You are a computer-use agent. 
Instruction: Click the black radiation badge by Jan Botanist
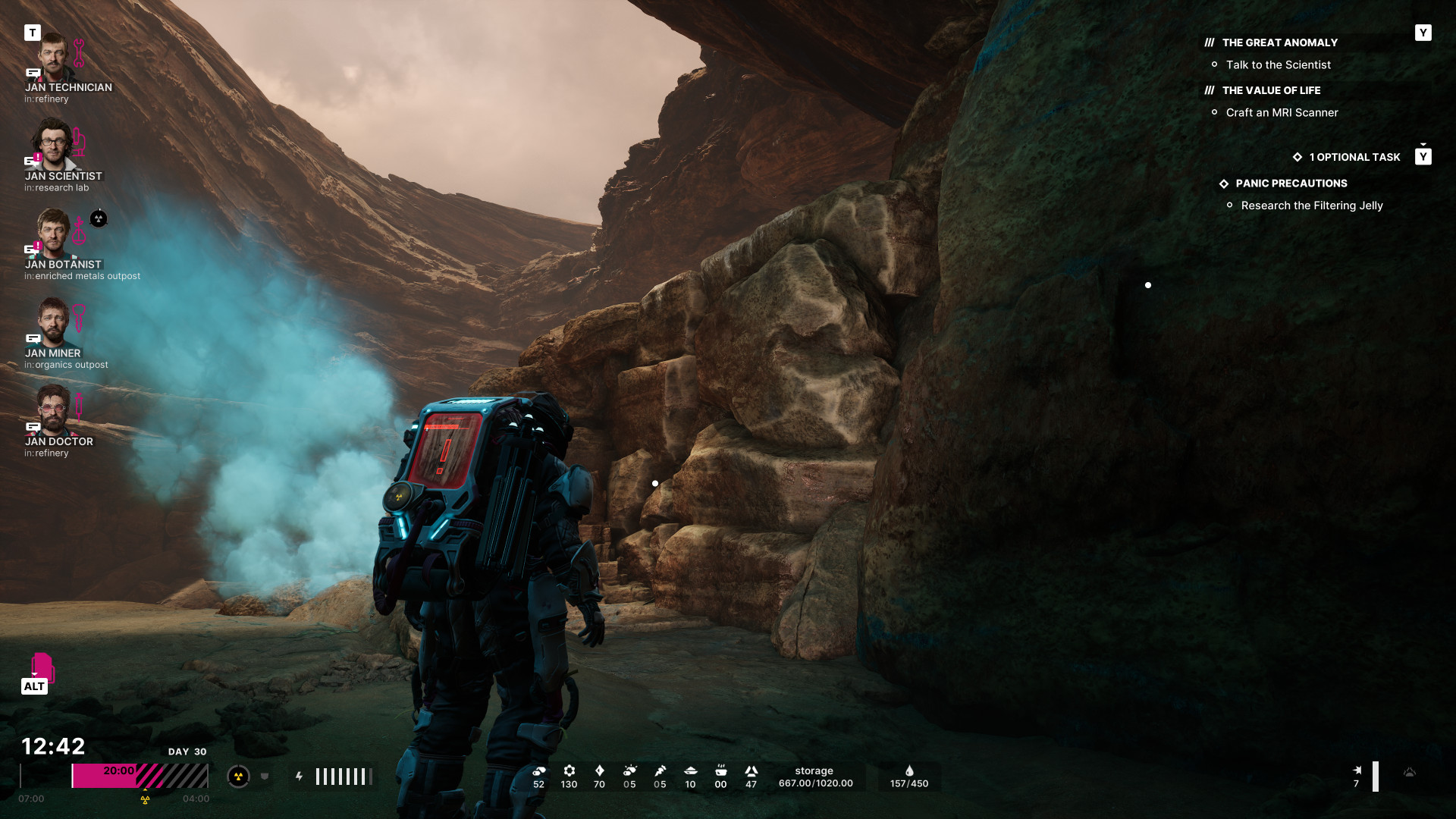click(x=99, y=219)
